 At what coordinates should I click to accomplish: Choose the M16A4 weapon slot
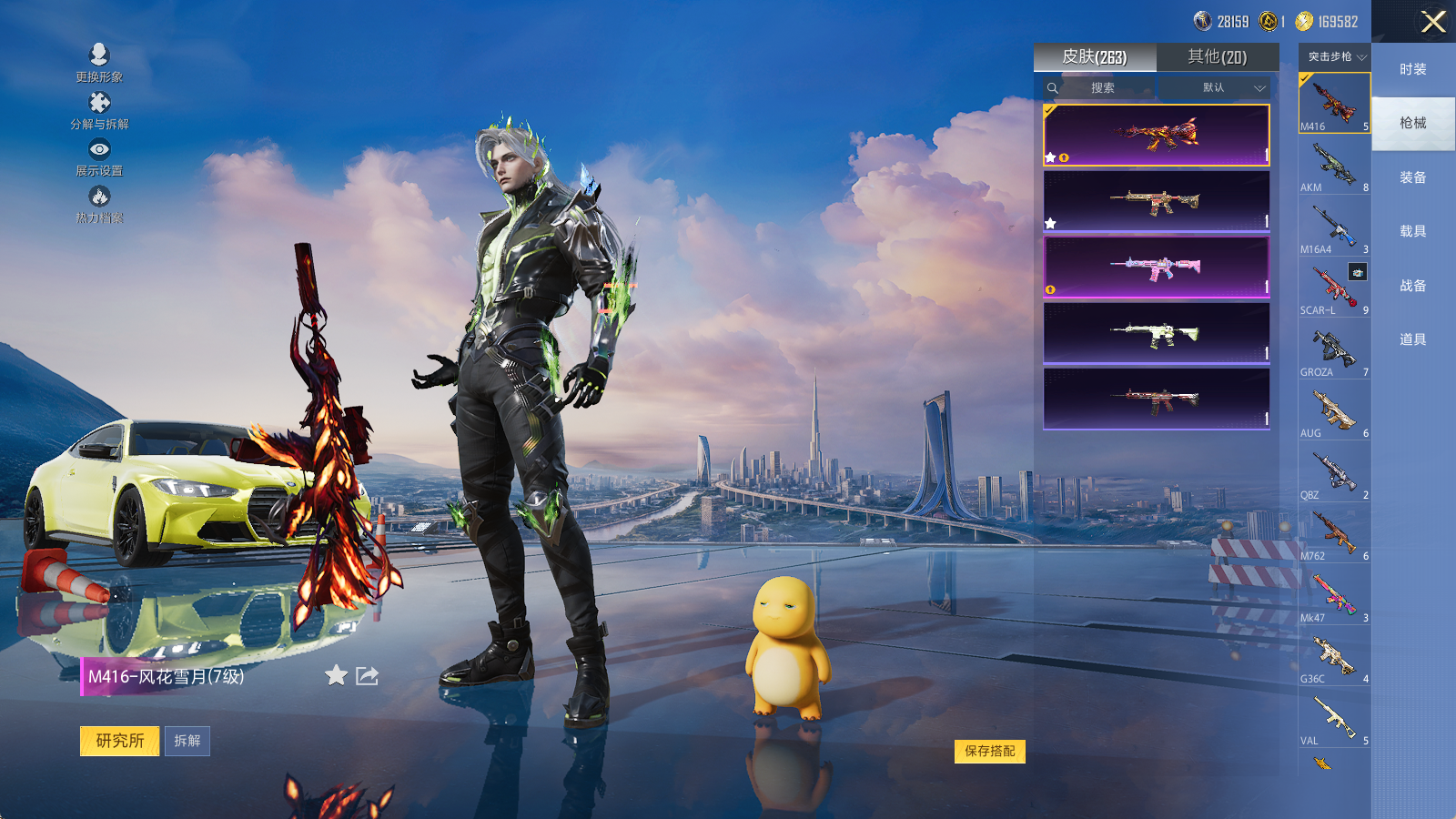pos(1334,227)
